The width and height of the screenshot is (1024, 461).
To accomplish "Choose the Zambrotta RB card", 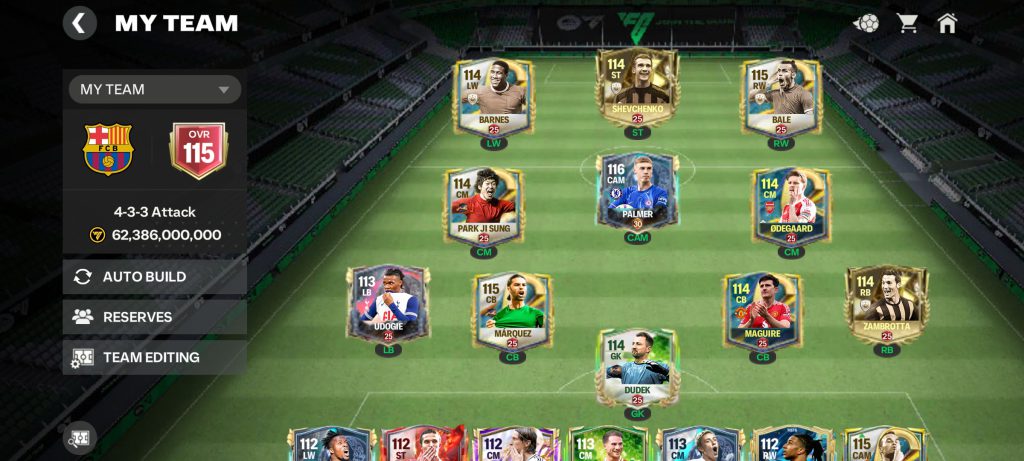I will point(886,304).
